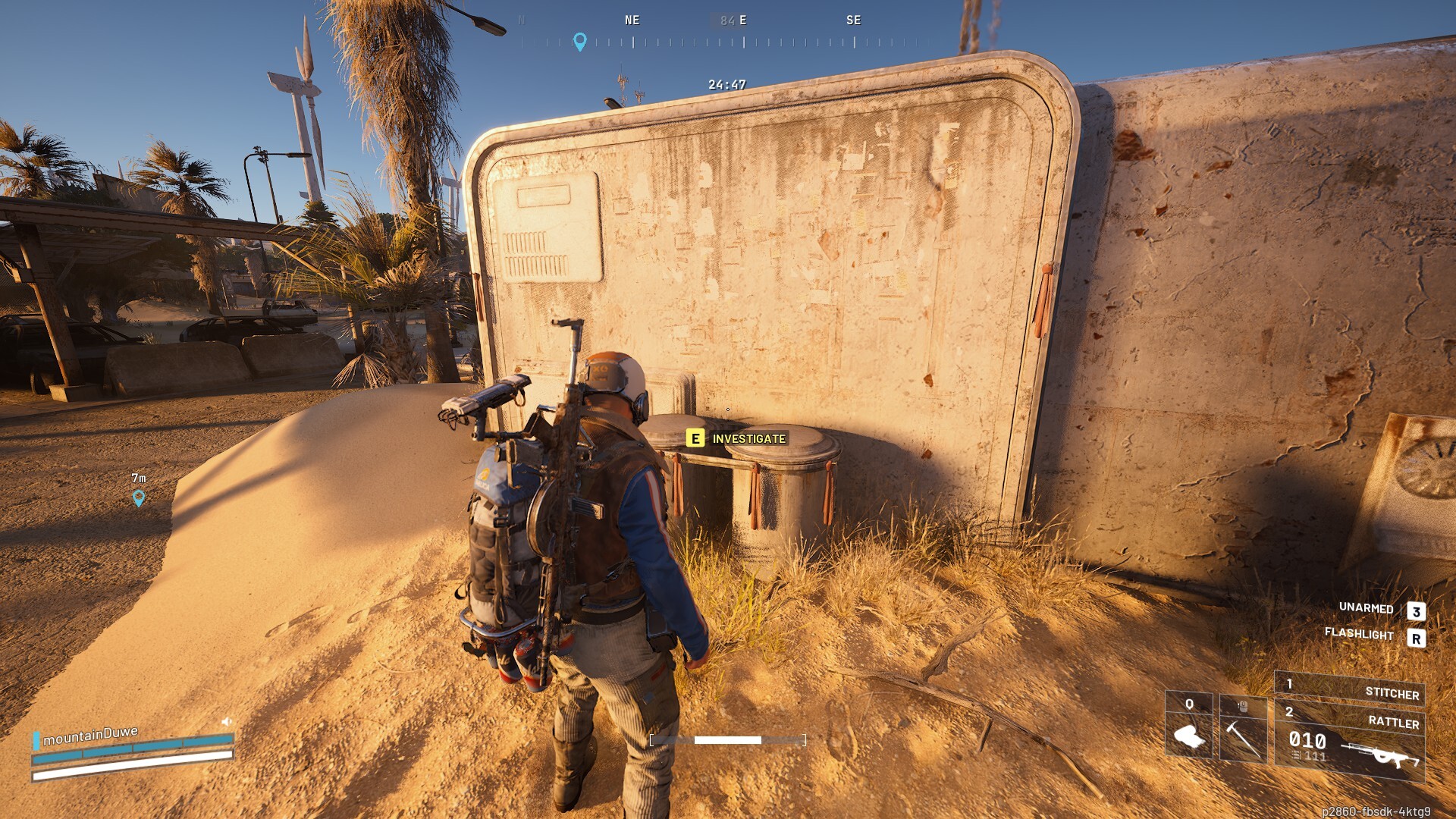Click the speaker icon above mountainDuwe's nameplate
The image size is (1456, 819).
pos(227,721)
